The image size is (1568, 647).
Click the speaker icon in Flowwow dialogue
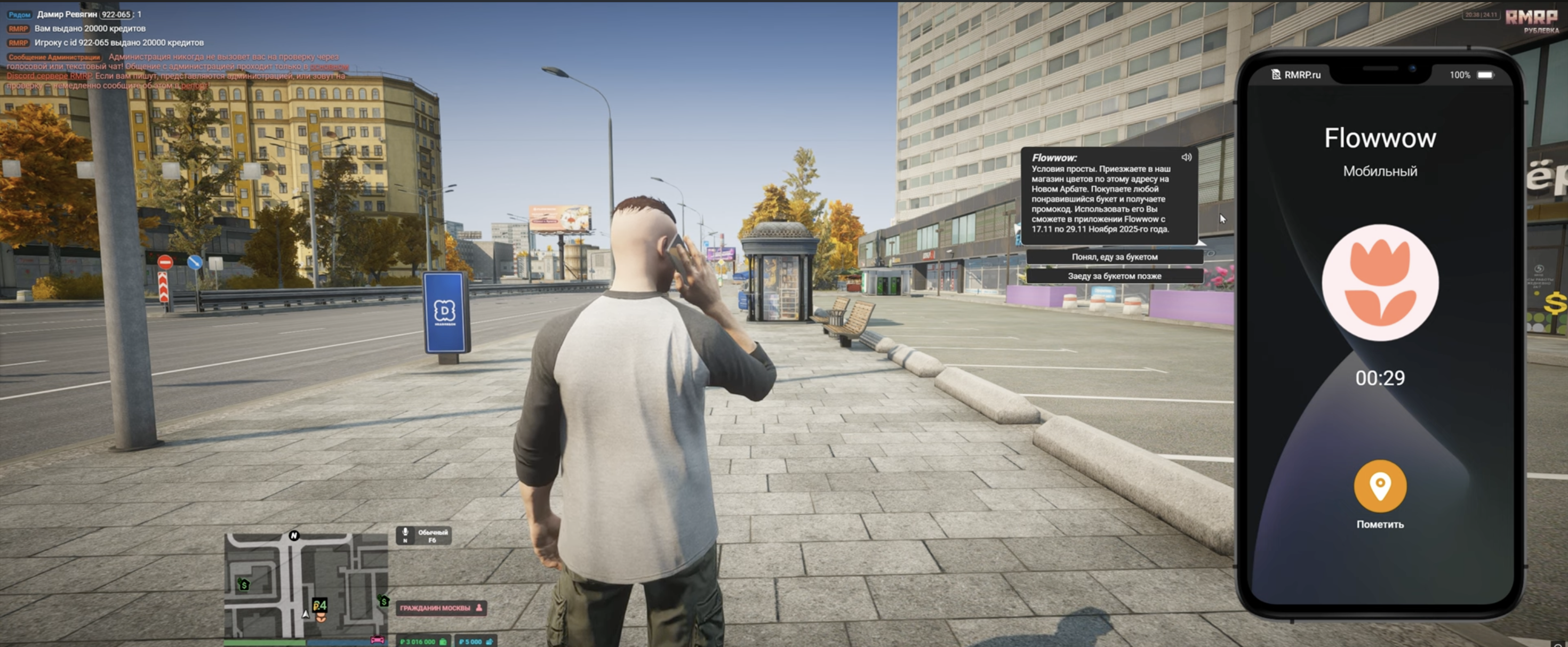[x=1186, y=158]
